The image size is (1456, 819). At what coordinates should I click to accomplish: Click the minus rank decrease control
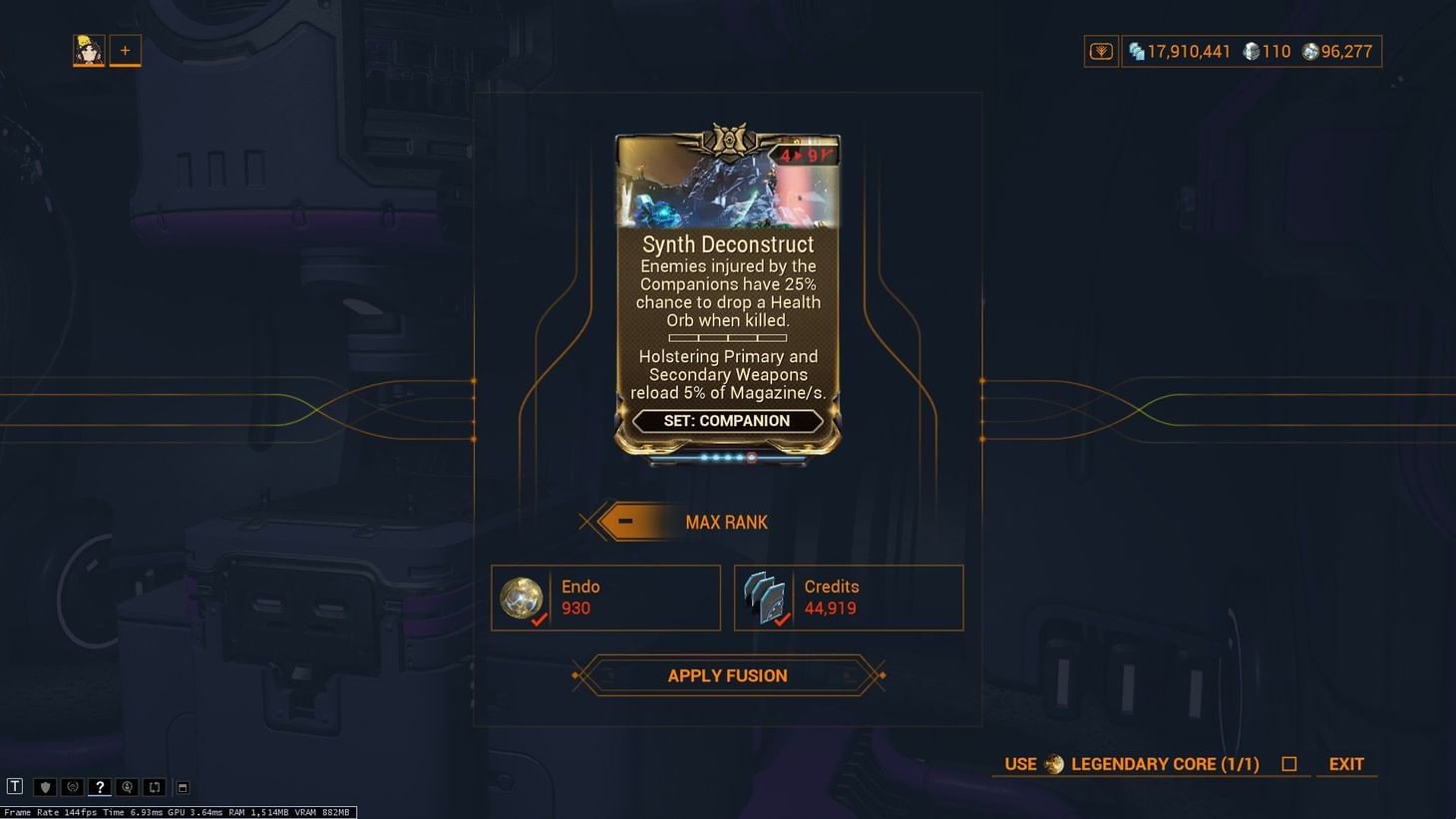(625, 521)
